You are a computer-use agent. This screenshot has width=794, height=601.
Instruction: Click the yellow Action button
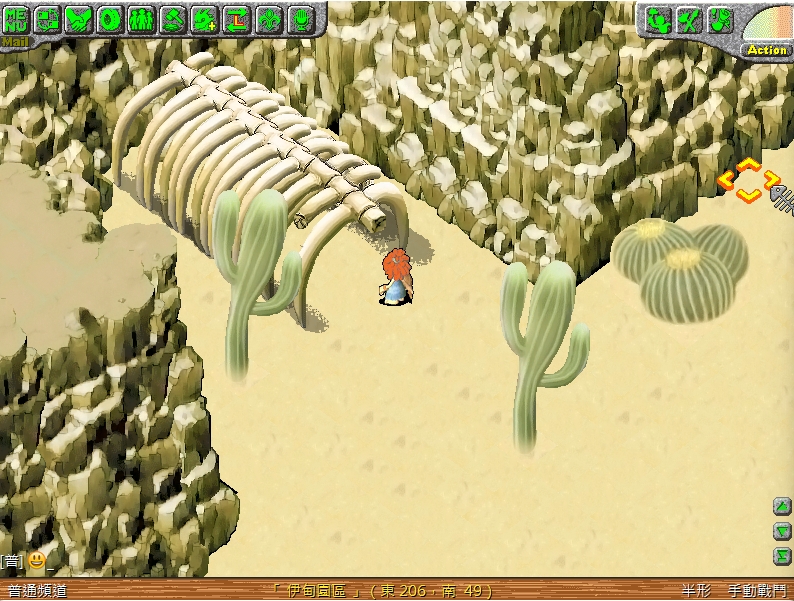pyautogui.click(x=767, y=49)
